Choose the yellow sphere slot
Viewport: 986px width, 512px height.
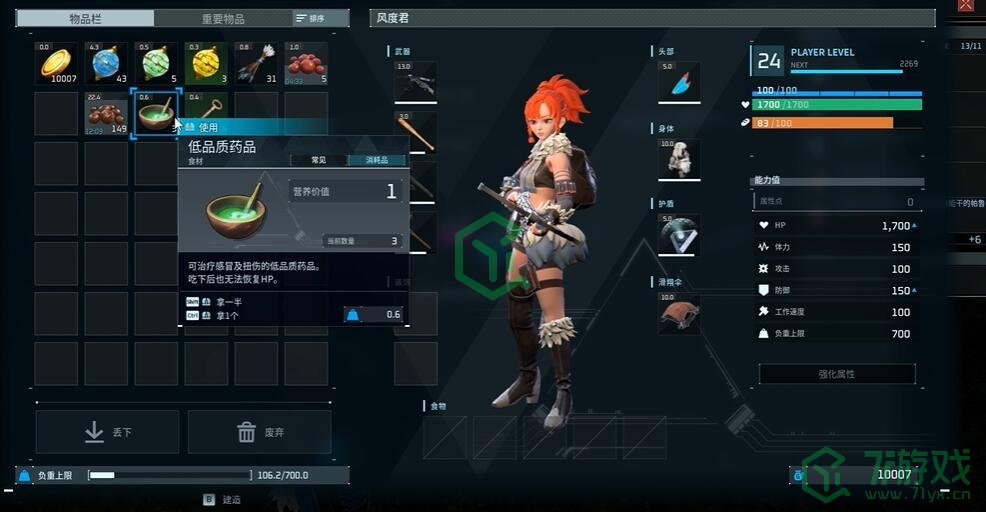(x=207, y=63)
